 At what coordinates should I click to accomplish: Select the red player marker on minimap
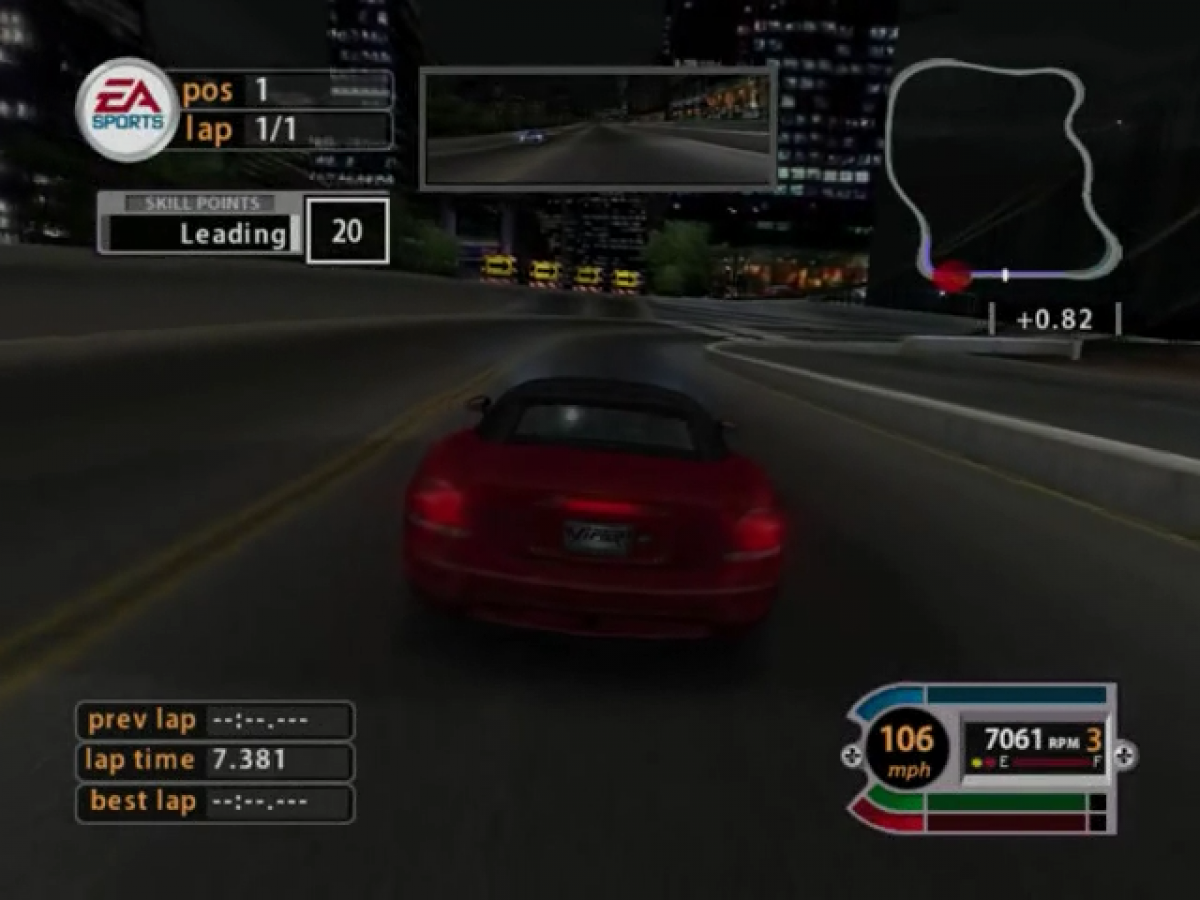point(951,276)
